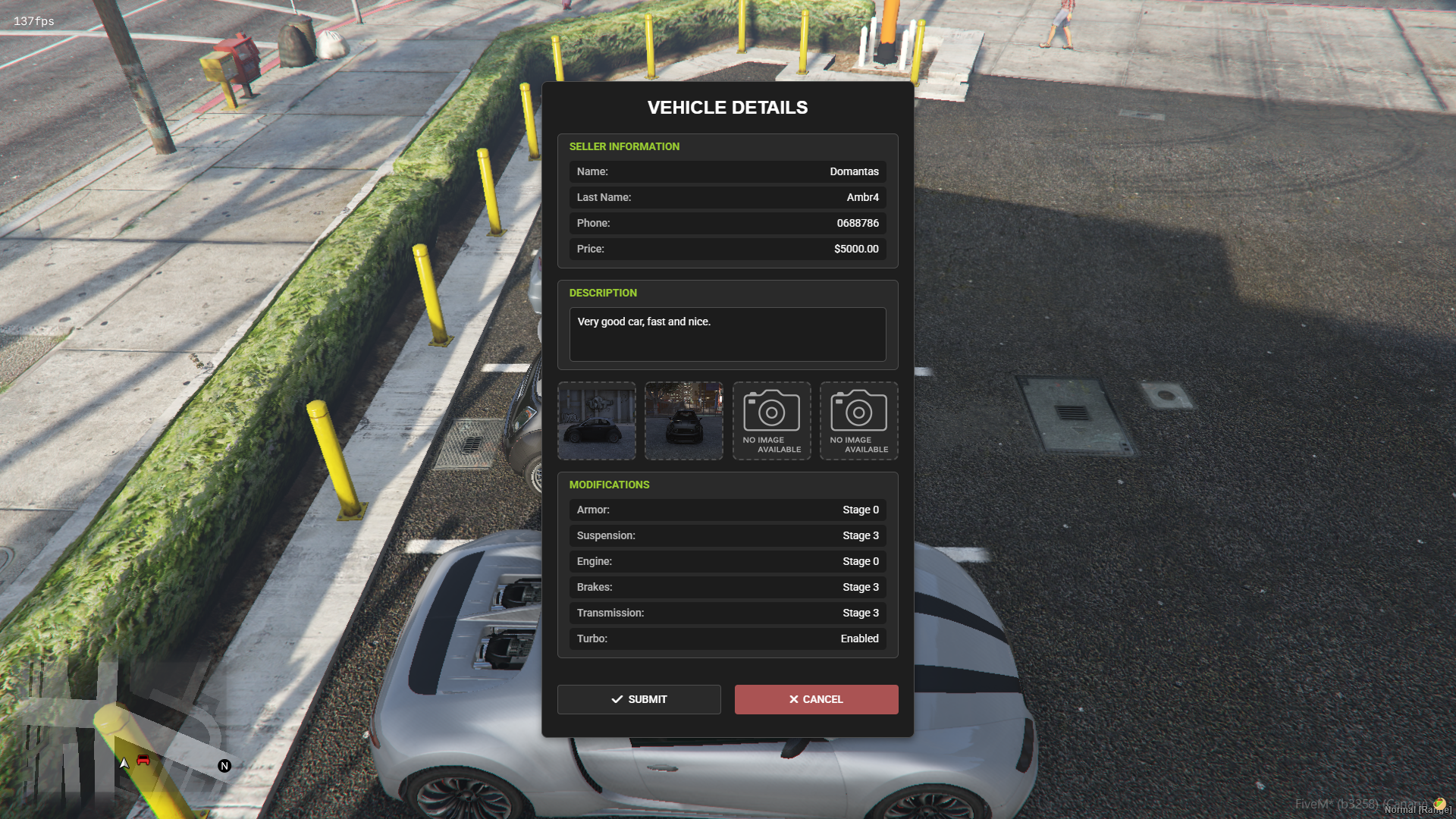Select the Transmission Stage 3 row

pyautogui.click(x=726, y=613)
